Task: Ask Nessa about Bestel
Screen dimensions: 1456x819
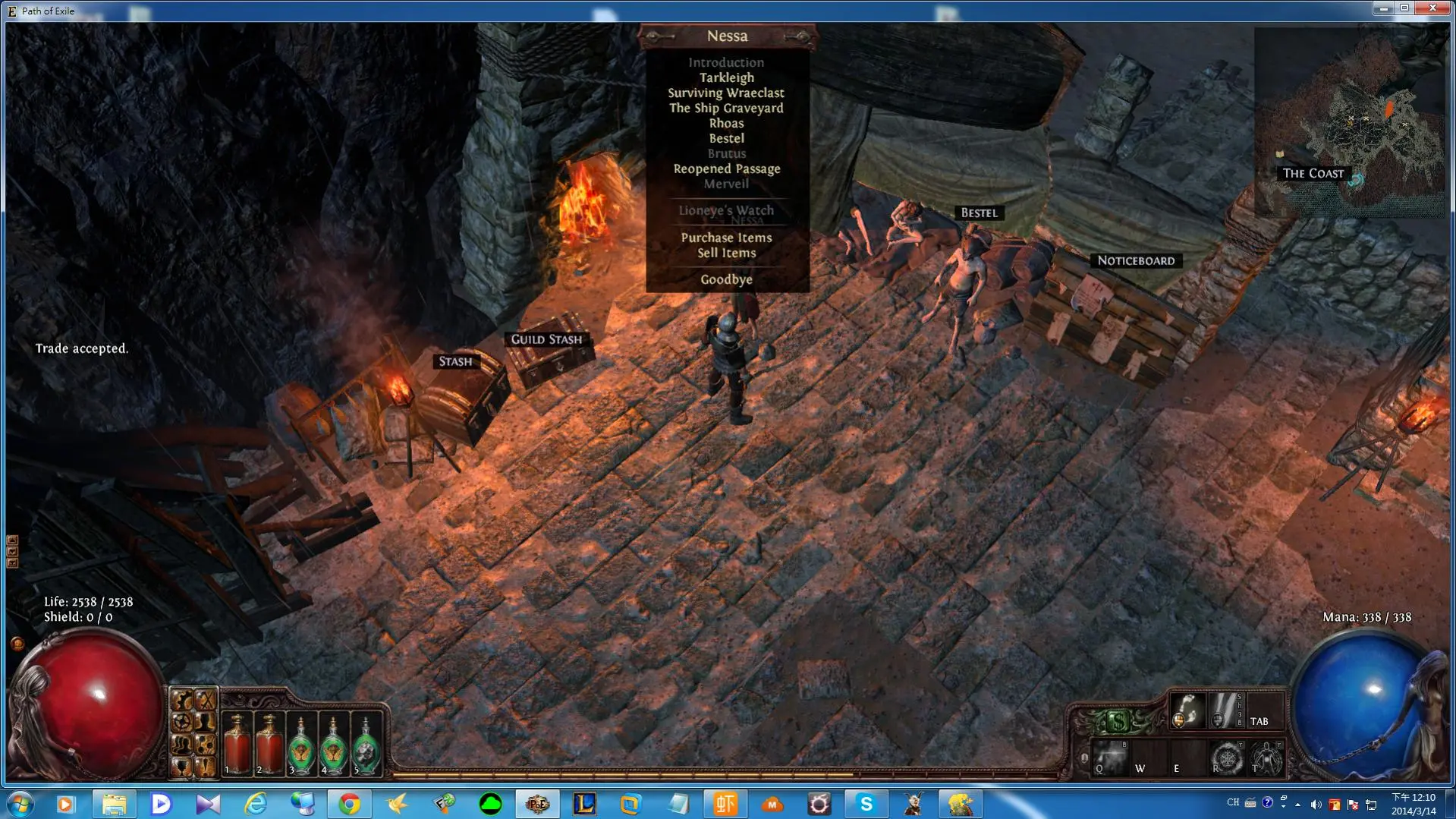Action: tap(726, 138)
